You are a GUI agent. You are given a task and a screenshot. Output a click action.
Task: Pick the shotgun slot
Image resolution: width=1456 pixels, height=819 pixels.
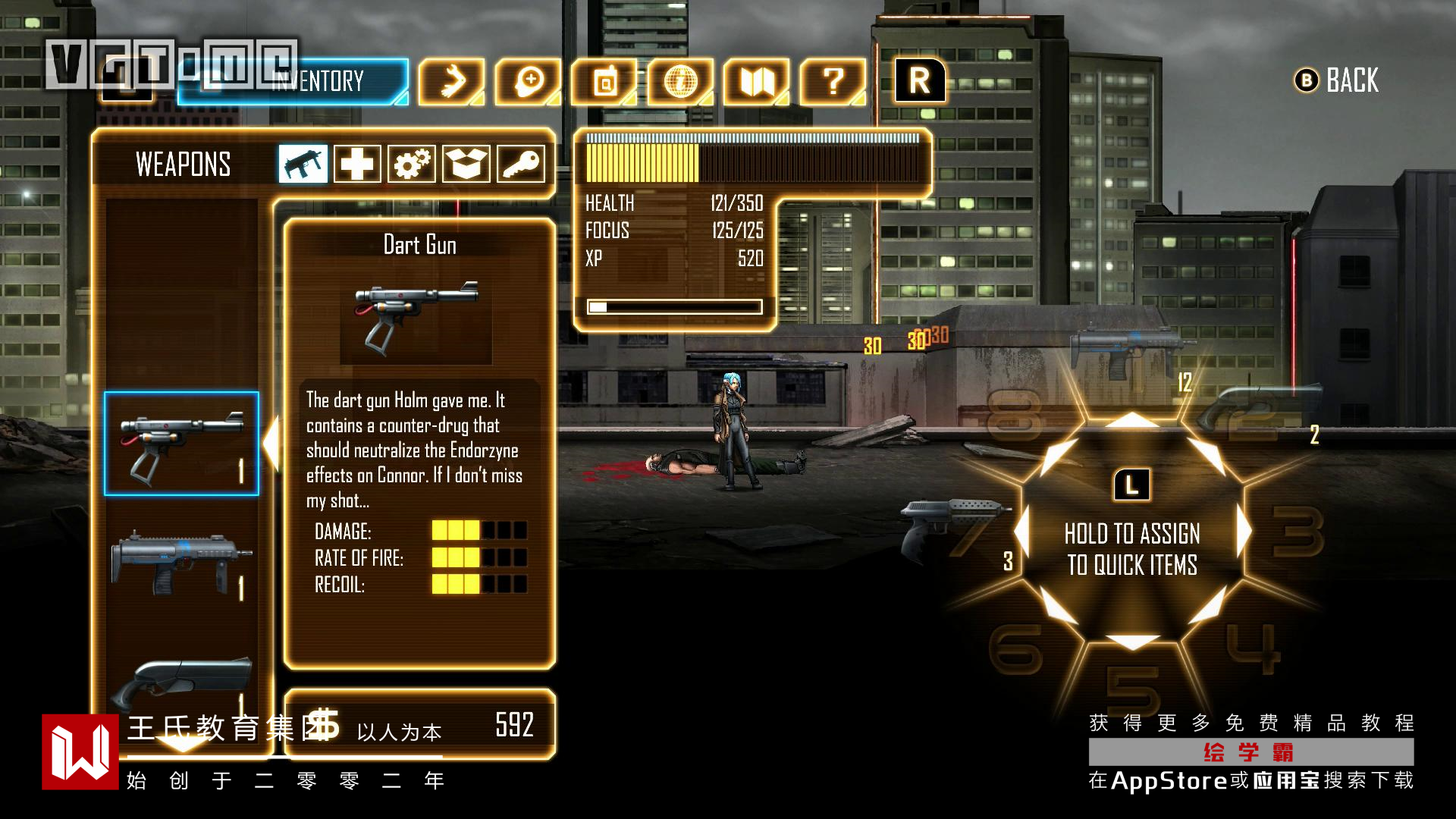181,682
